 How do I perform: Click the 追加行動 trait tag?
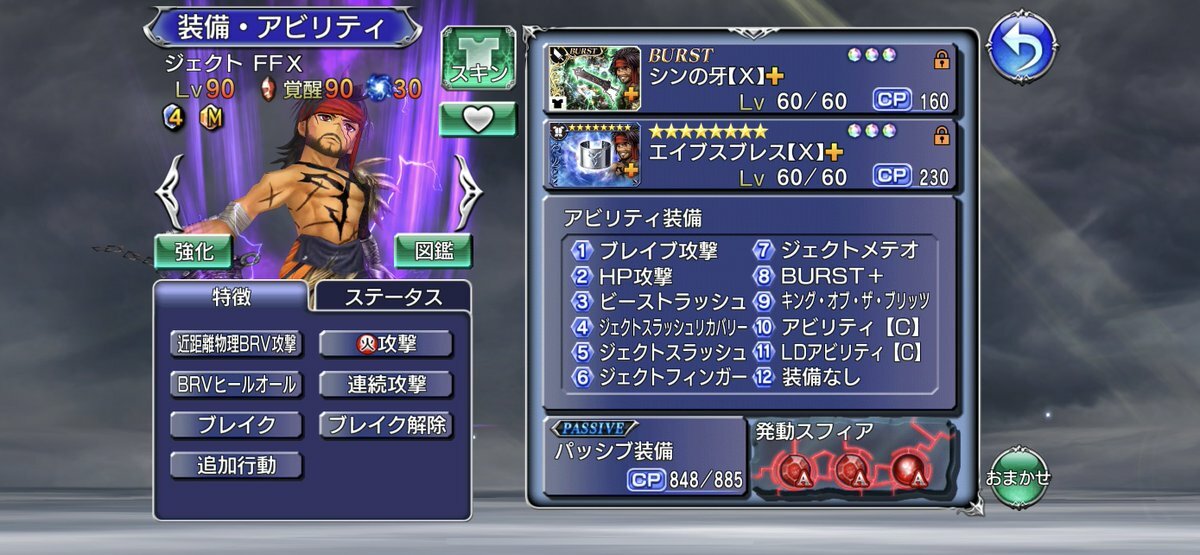pos(236,465)
